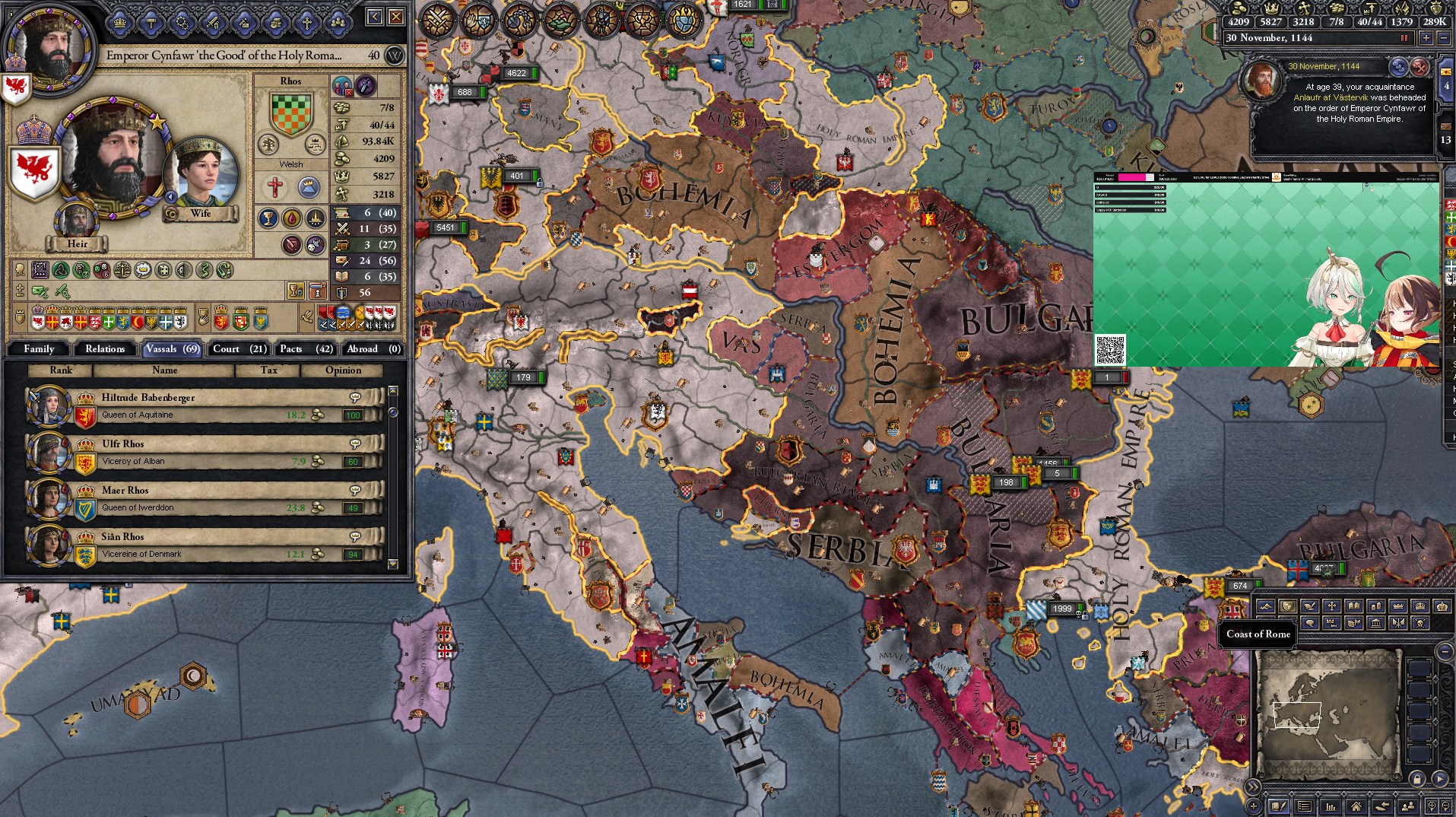Close the character panel with the X
1456x817 pixels.
click(x=396, y=17)
